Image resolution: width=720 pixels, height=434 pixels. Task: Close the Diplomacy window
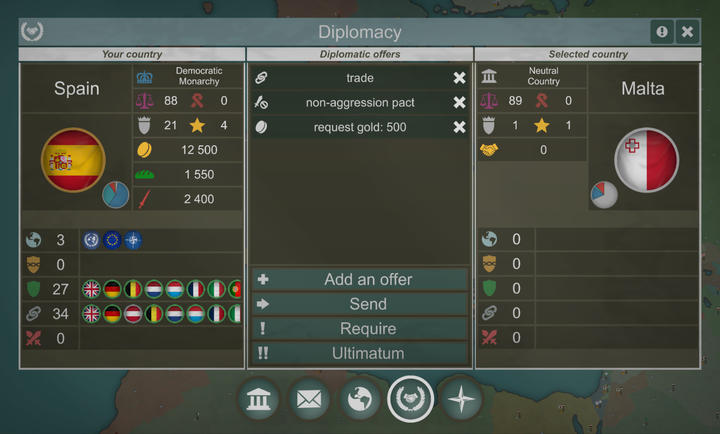coord(688,32)
